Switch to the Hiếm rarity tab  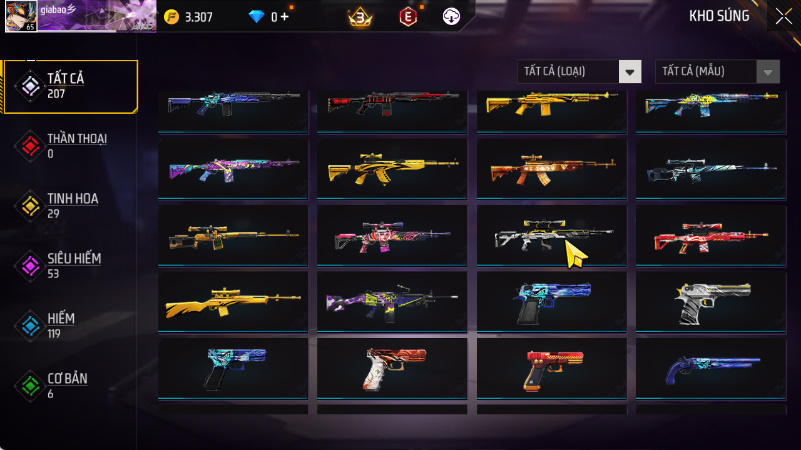[70, 325]
